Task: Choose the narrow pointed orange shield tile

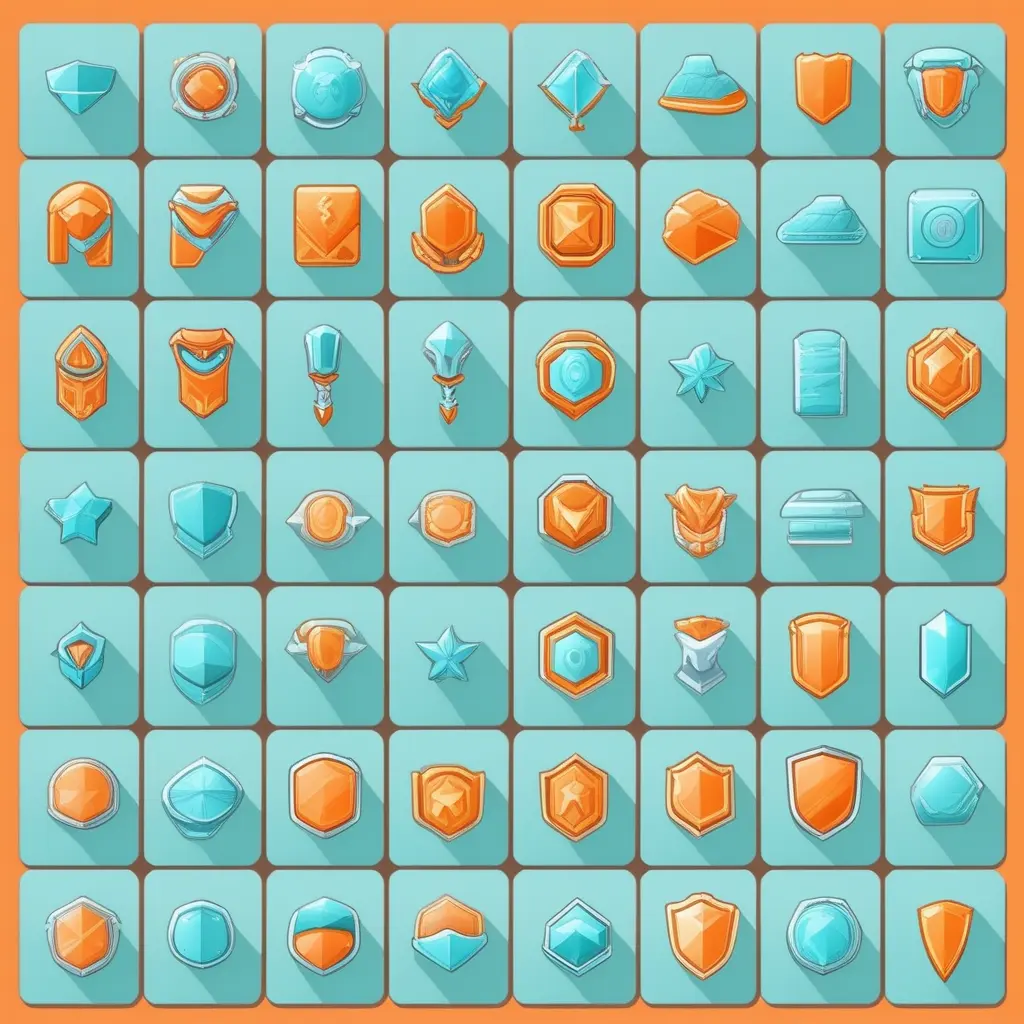Action: [x=944, y=937]
